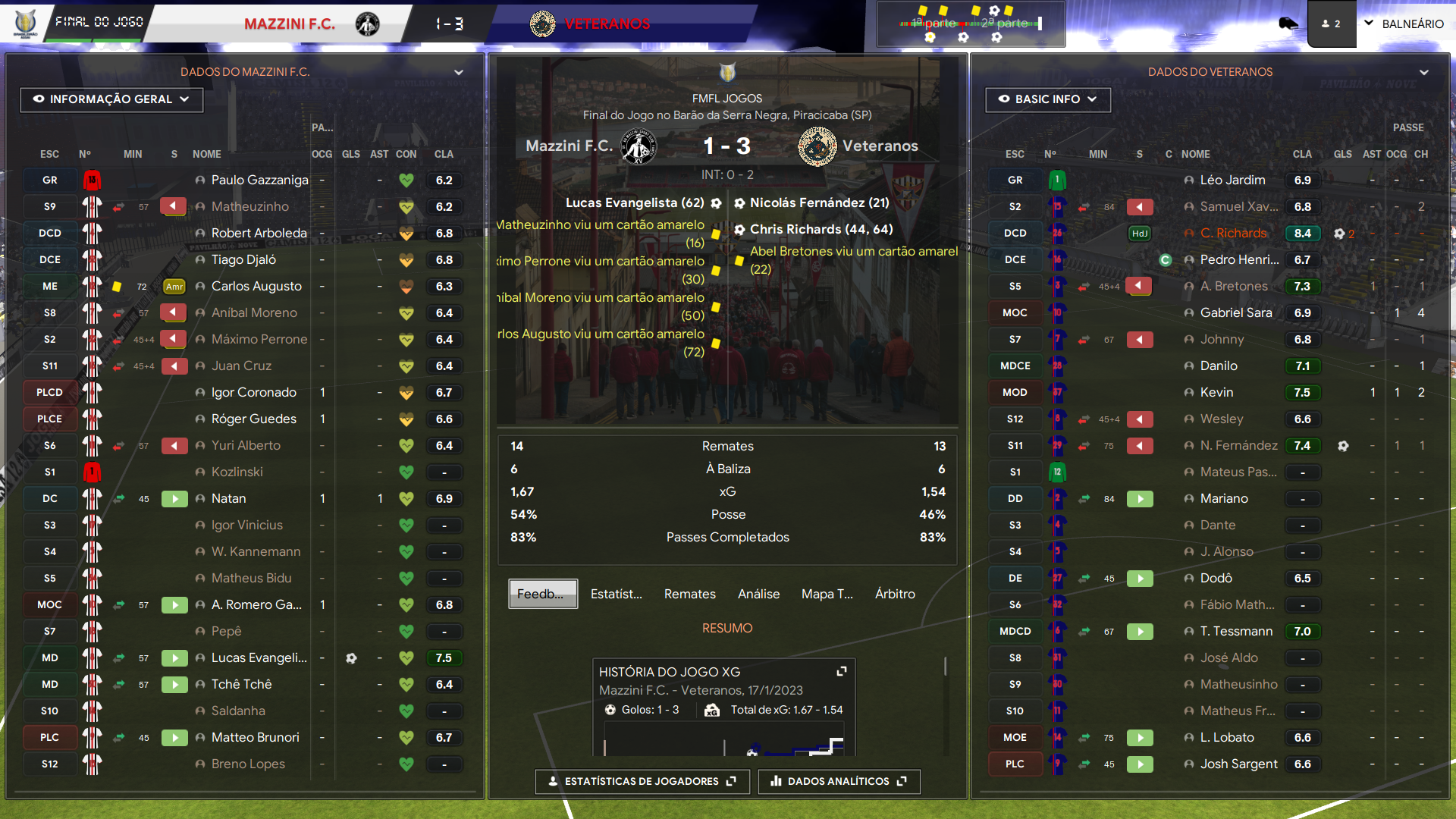The height and width of the screenshot is (819, 1456).
Task: Click Mazzini F.C. in the top bar
Action: pyautogui.click(x=290, y=24)
